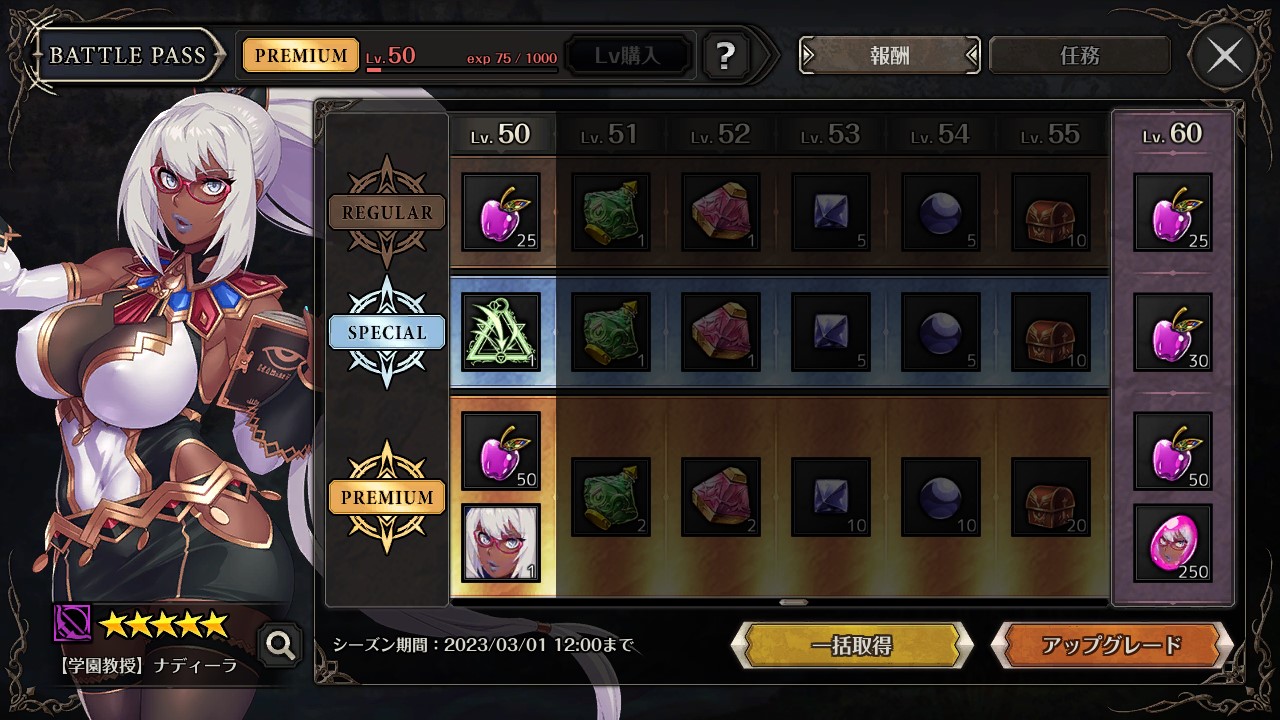1280x720 pixels.
Task: Click the Lv.60 regular 25 apple reward
Action: [x=1173, y=212]
